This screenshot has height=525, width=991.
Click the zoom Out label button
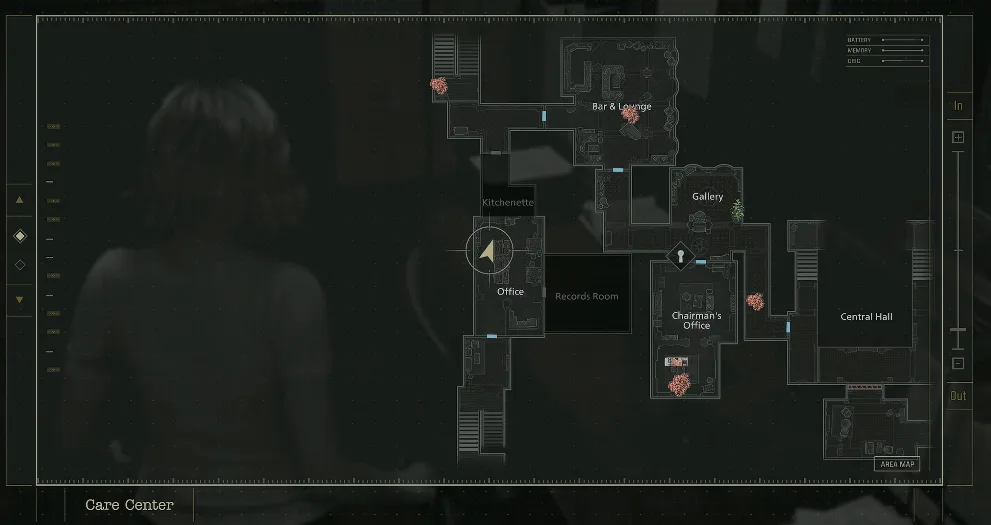pyautogui.click(x=958, y=395)
